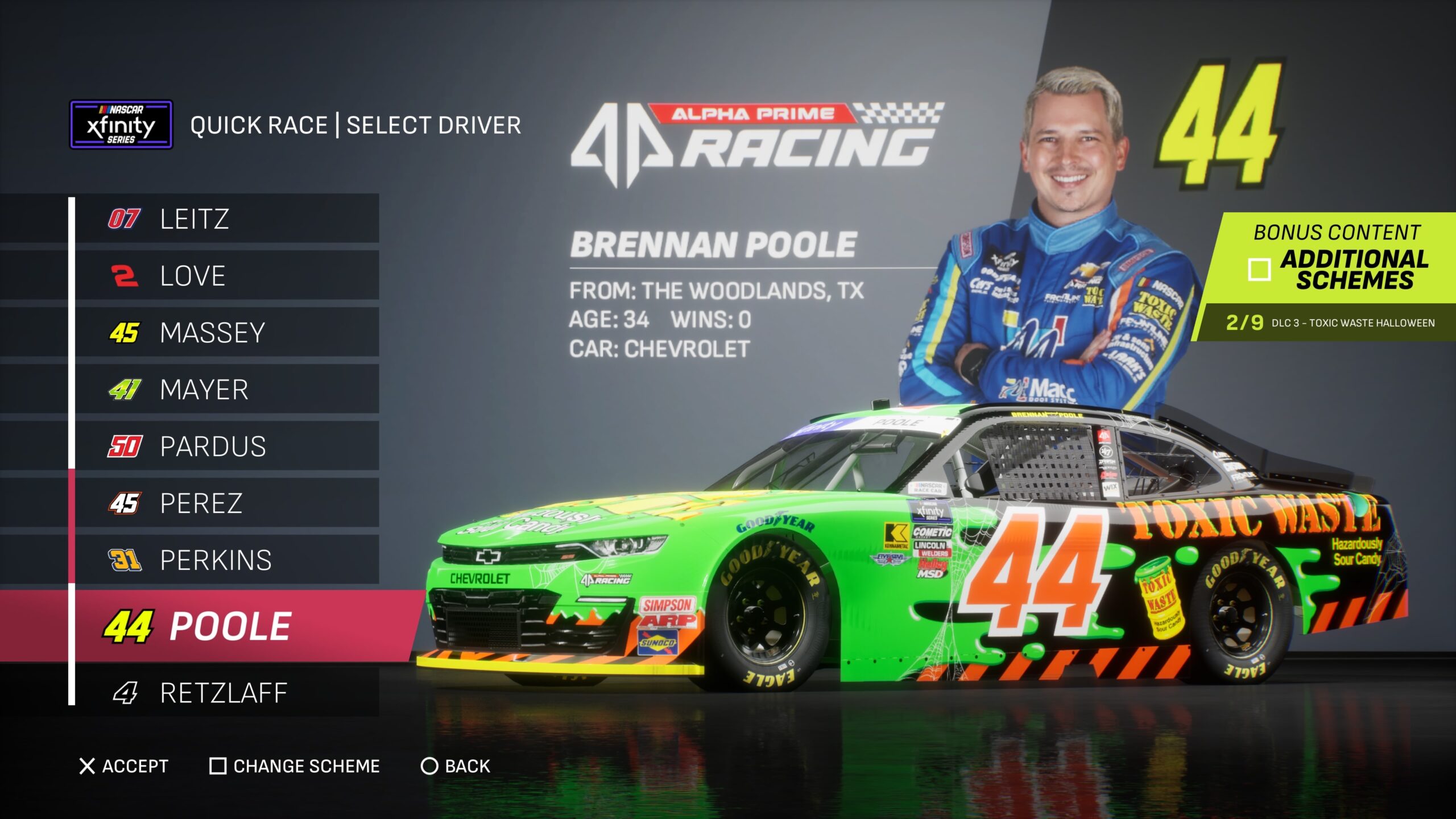Viewport: 1456px width, 819px height.
Task: Select Mayer from the driver list
Action: 226,390
